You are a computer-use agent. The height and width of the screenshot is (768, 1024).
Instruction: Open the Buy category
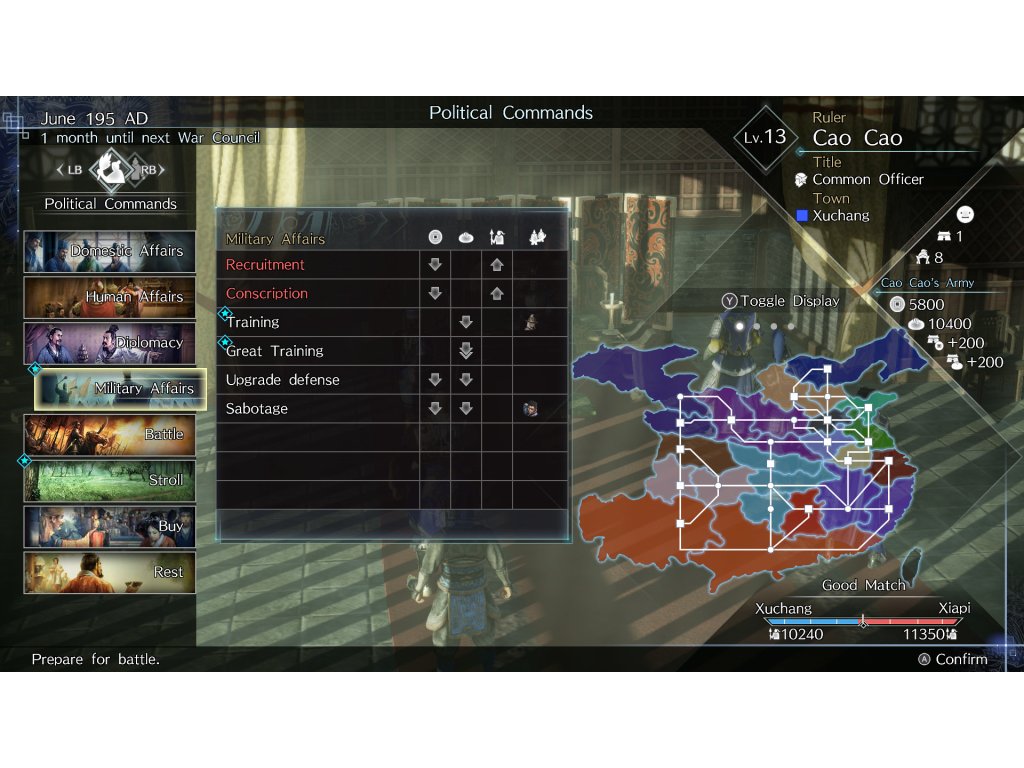(110, 527)
